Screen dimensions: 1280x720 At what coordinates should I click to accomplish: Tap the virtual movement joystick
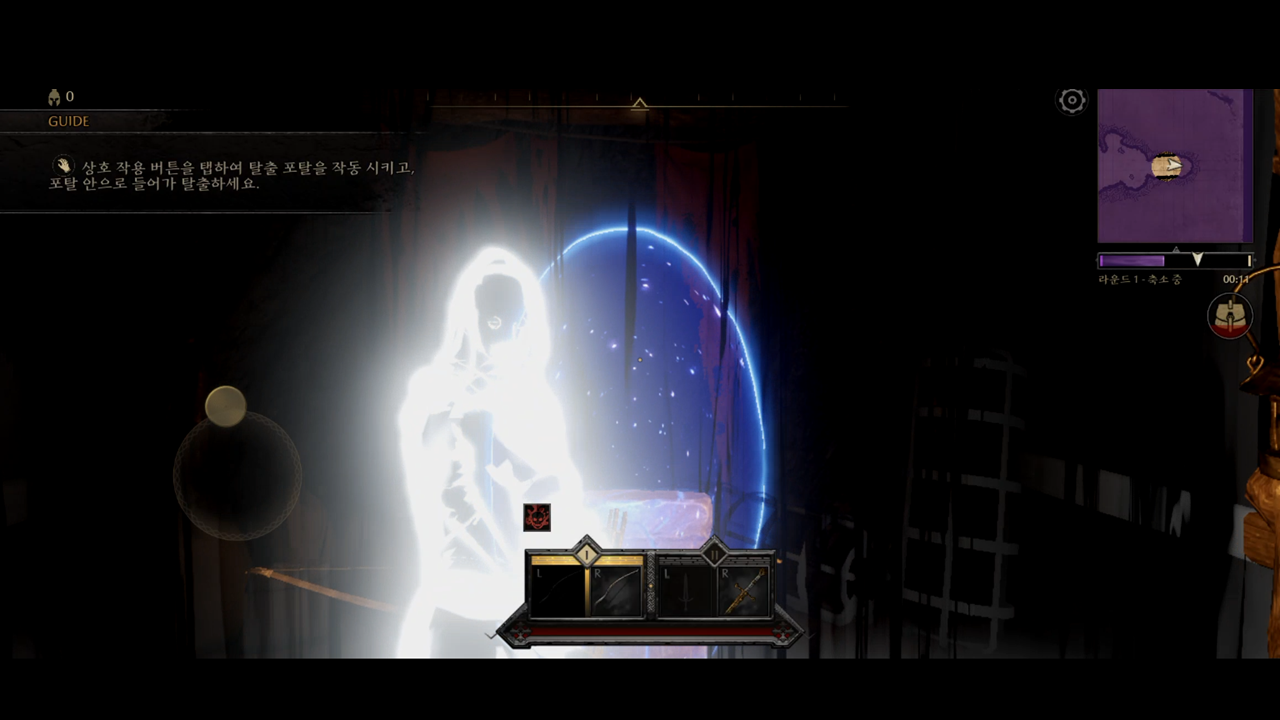pyautogui.click(x=237, y=475)
